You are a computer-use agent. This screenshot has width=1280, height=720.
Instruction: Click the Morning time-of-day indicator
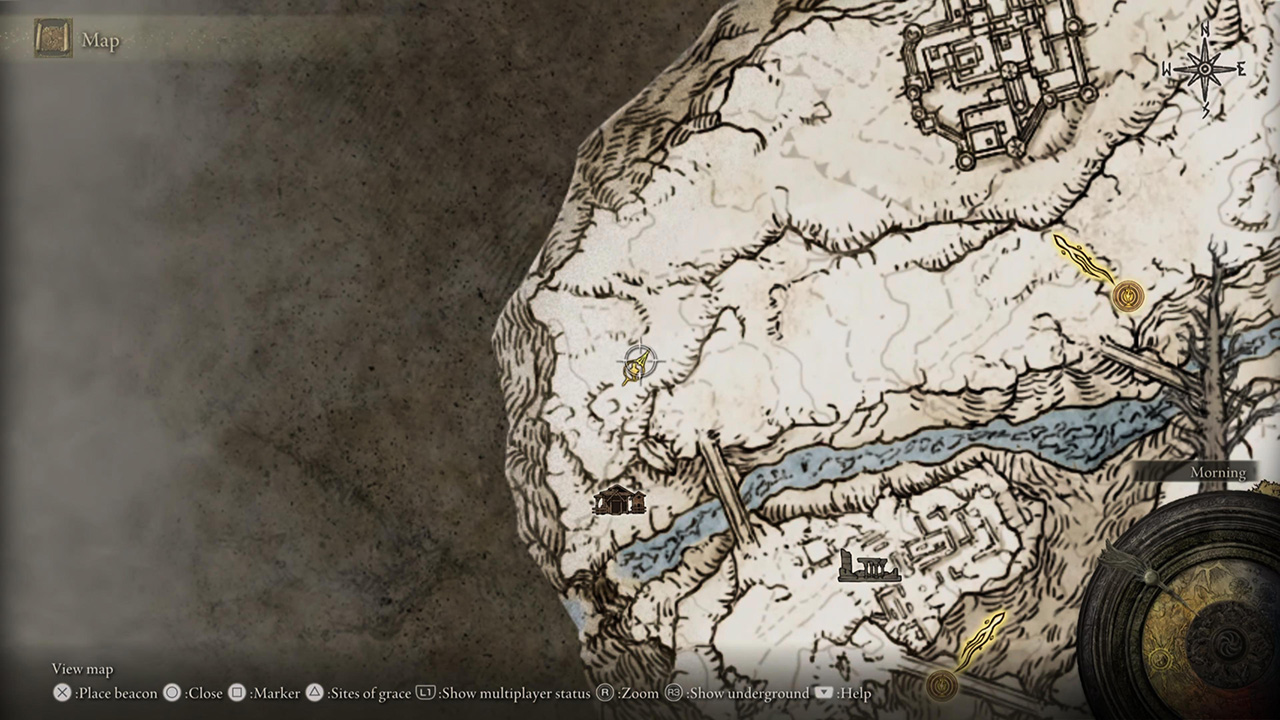[1217, 472]
